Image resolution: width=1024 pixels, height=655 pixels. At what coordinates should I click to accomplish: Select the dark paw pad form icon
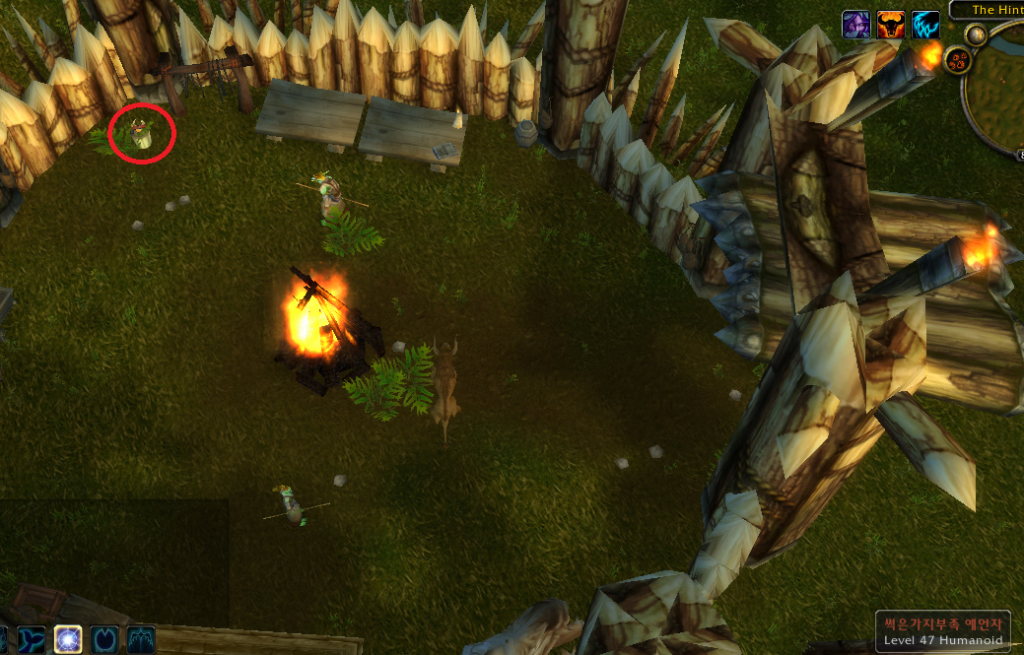104,638
